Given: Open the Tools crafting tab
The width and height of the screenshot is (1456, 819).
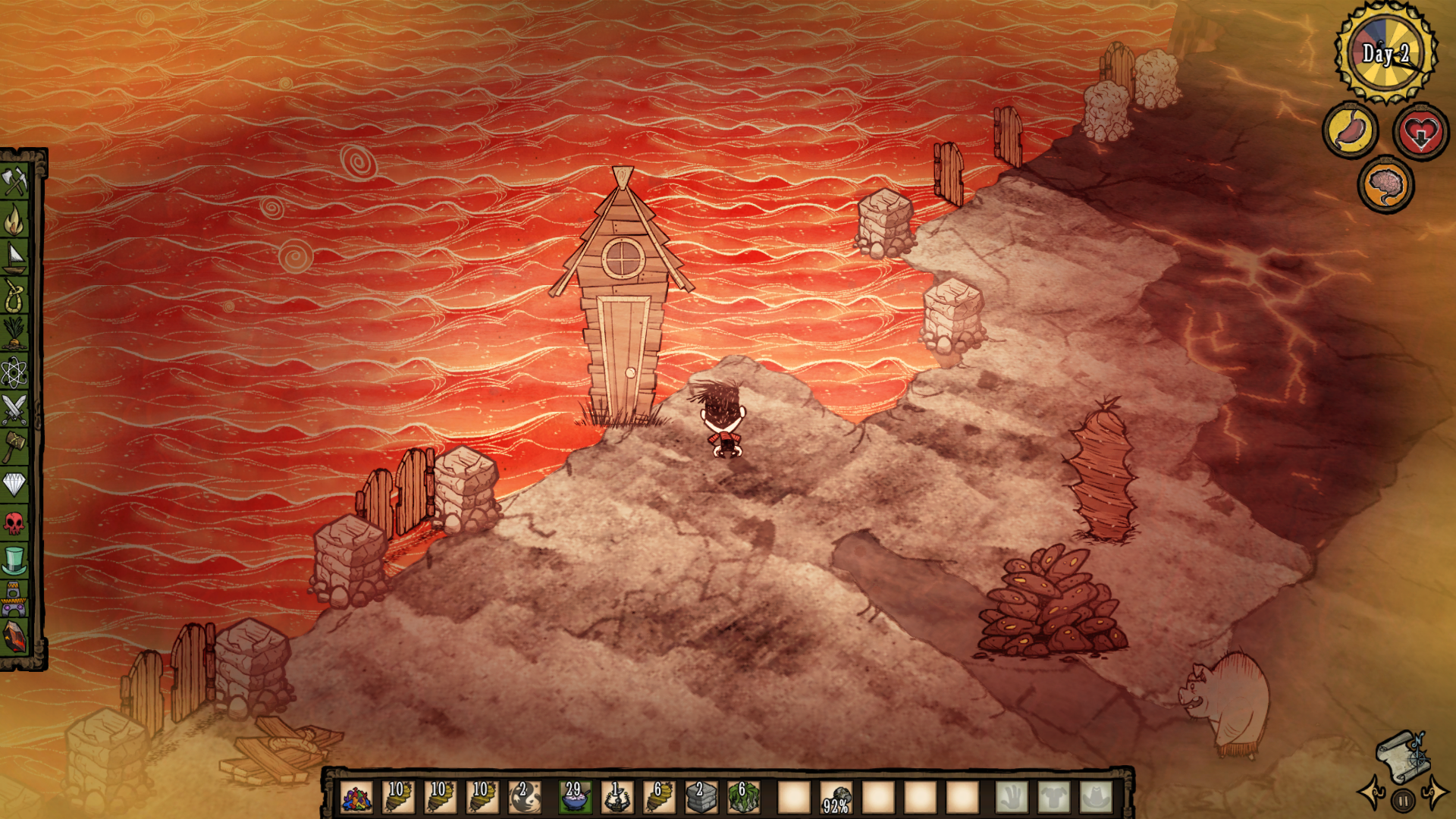Looking at the screenshot, I should click(14, 181).
